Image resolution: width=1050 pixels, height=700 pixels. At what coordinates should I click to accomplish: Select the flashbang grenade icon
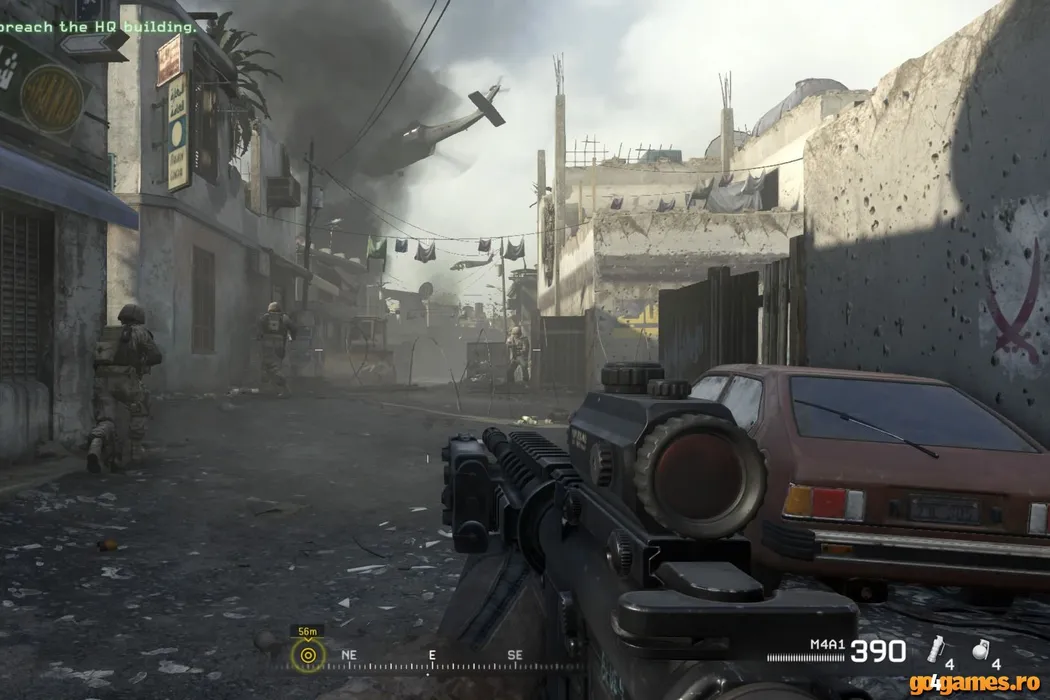pyautogui.click(x=936, y=648)
